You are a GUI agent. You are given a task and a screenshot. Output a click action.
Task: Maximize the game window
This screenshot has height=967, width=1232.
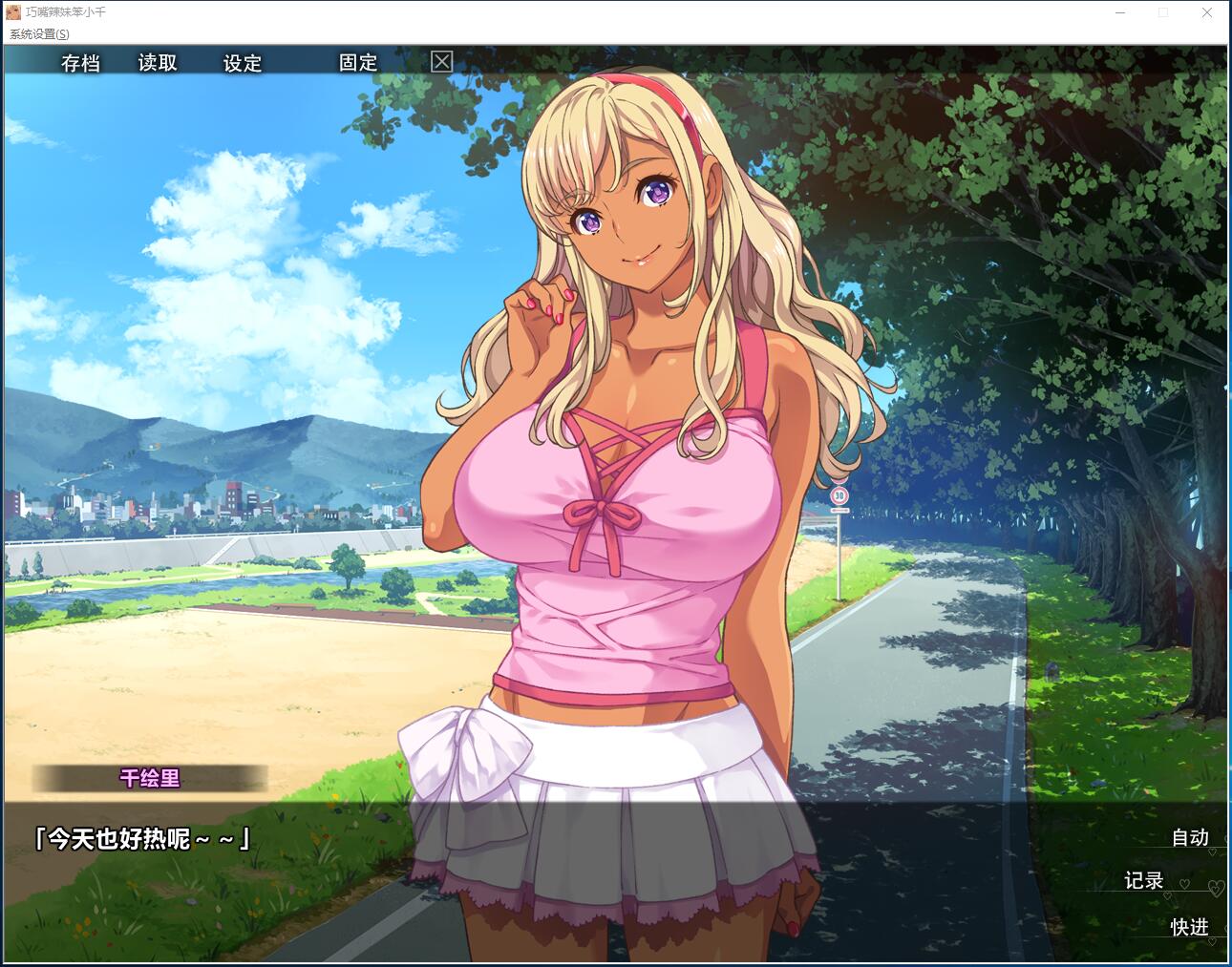[1162, 12]
